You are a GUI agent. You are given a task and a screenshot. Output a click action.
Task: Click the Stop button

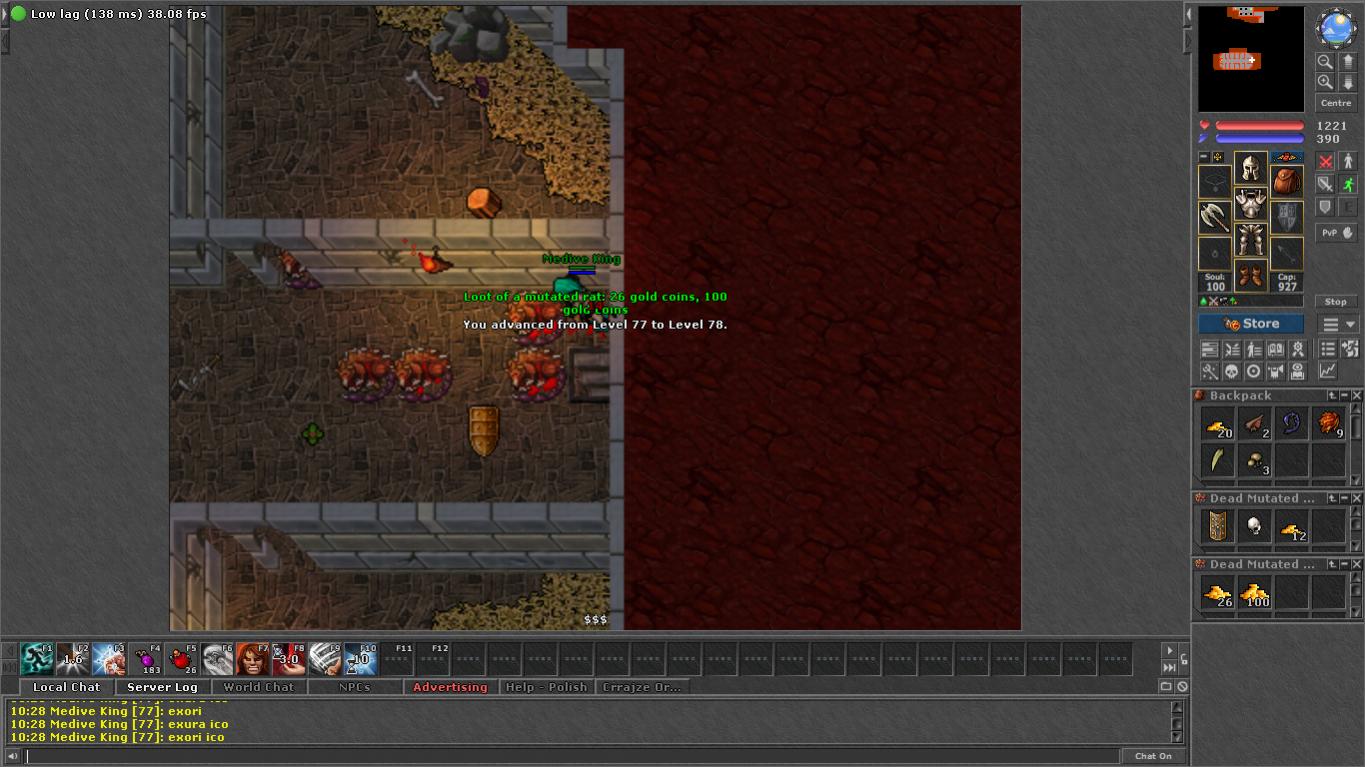[x=1336, y=301]
